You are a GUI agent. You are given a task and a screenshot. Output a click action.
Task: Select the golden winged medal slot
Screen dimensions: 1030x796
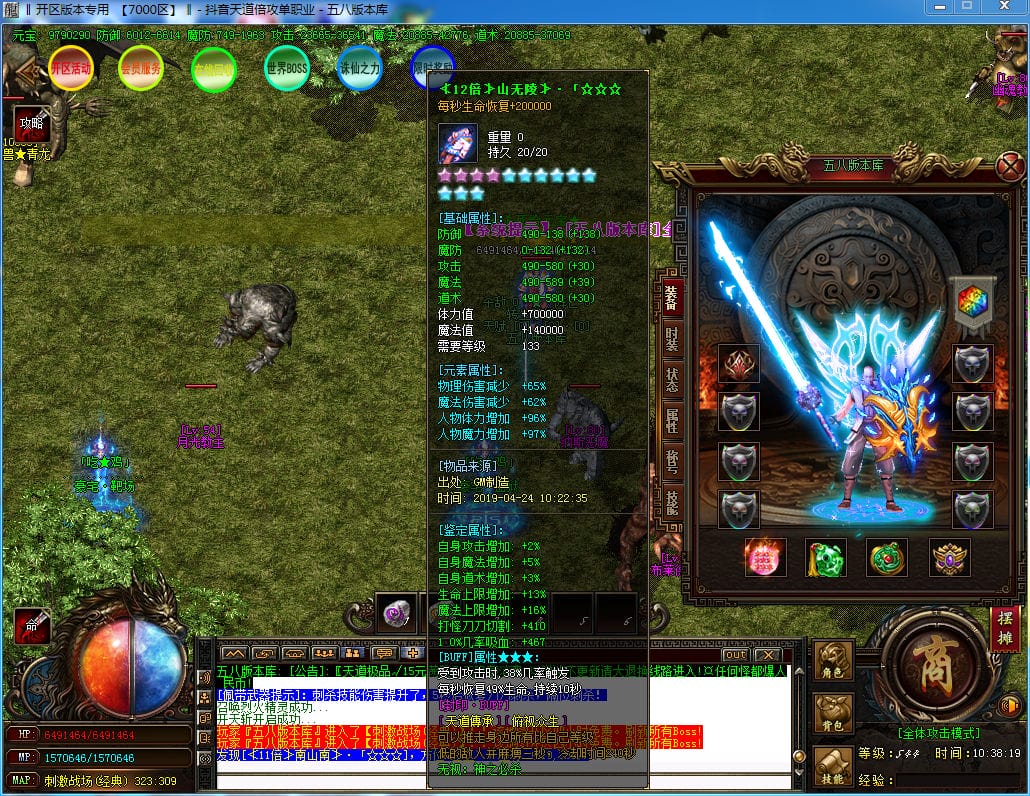[x=949, y=558]
